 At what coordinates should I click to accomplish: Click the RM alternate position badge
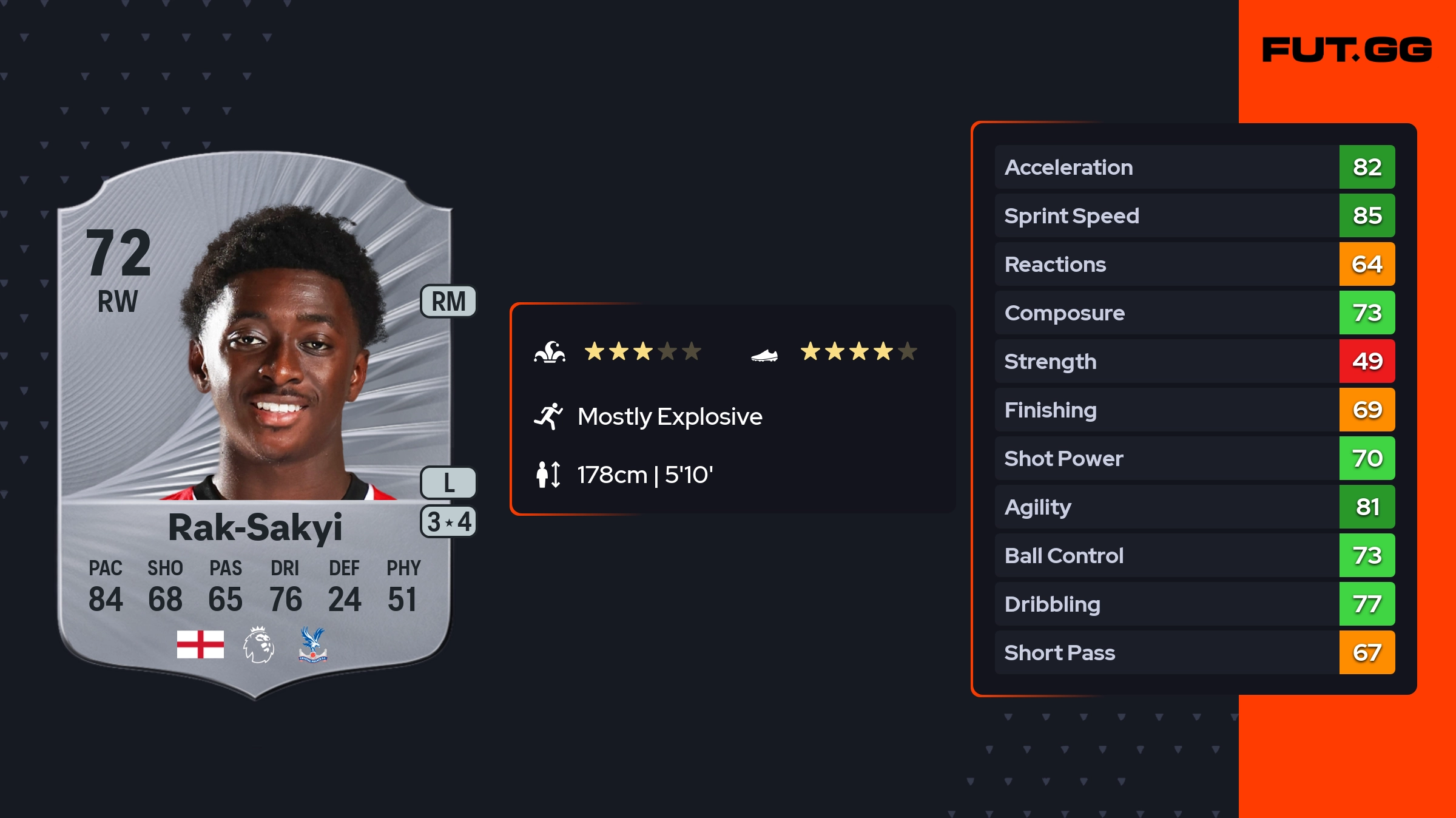448,302
